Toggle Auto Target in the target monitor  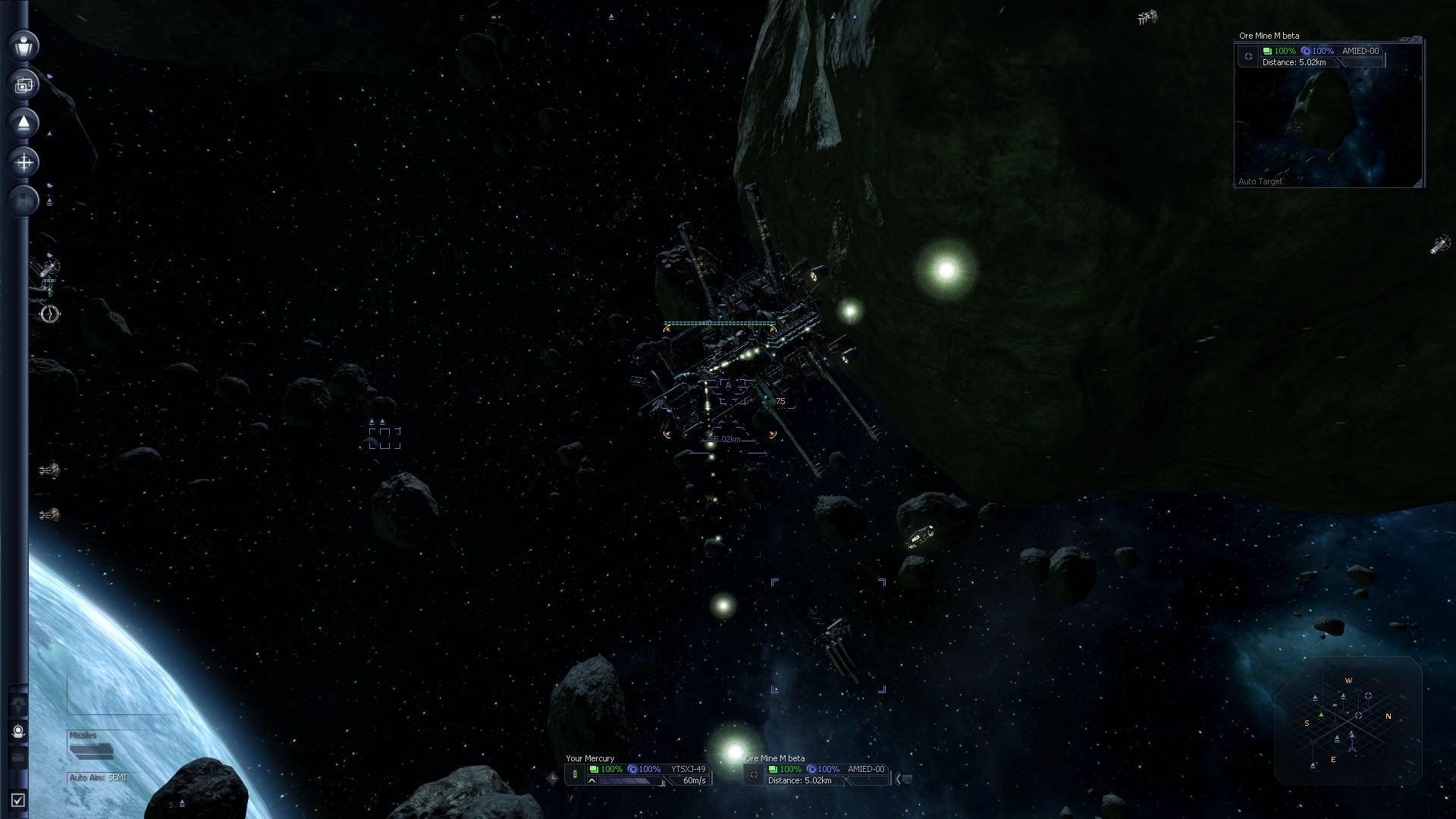pos(1260,181)
